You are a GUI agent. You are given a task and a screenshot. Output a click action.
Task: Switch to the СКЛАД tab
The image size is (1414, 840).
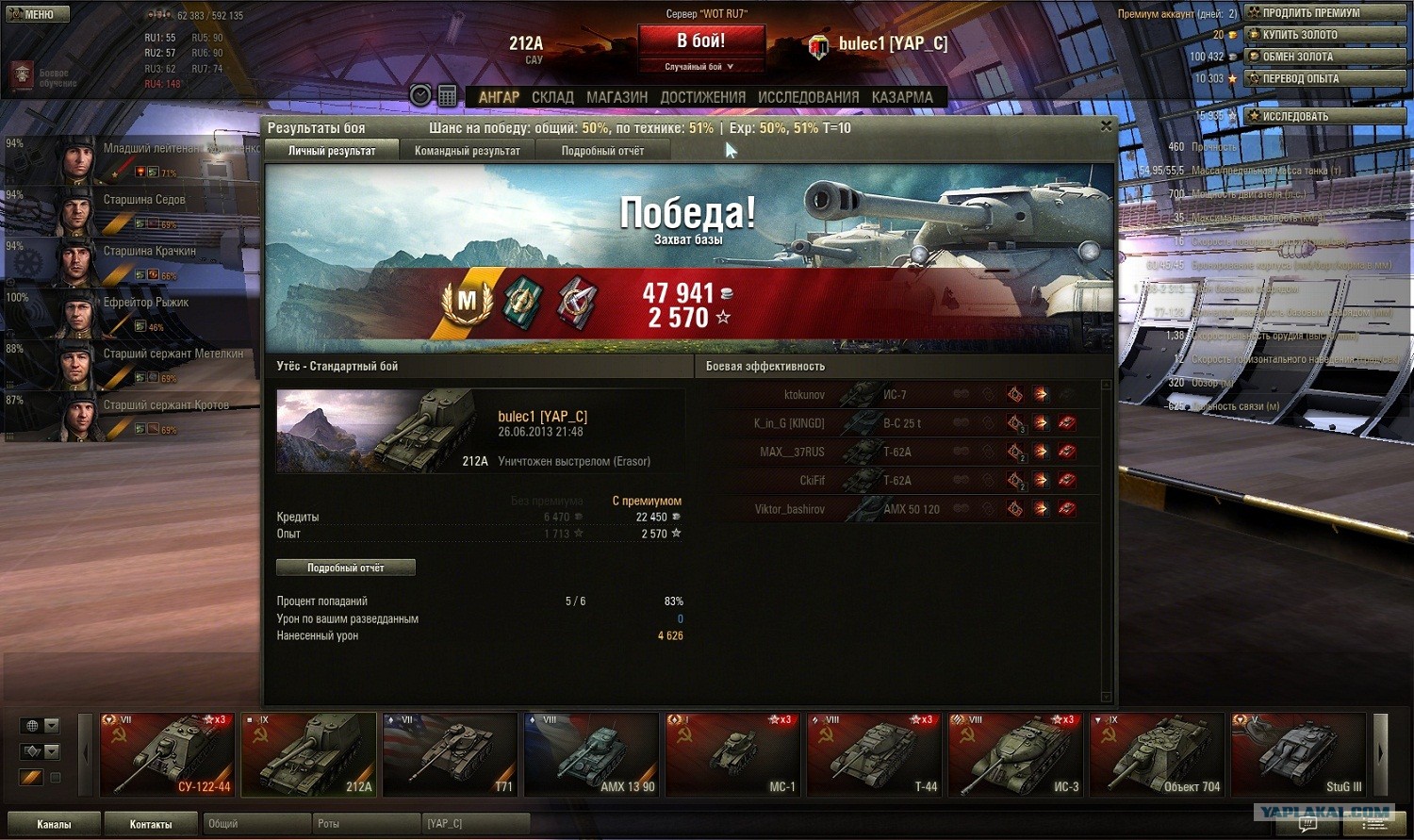(552, 97)
